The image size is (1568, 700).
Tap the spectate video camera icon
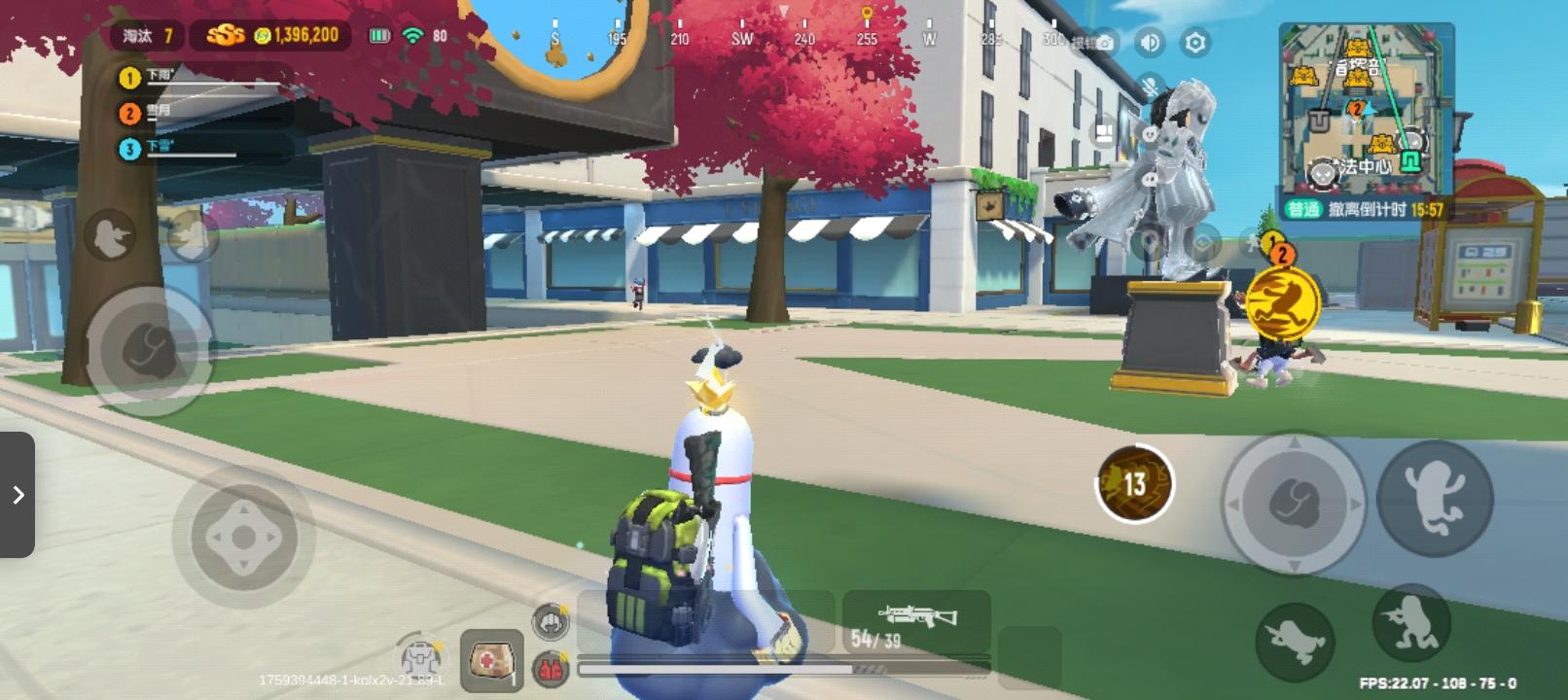click(x=1102, y=133)
